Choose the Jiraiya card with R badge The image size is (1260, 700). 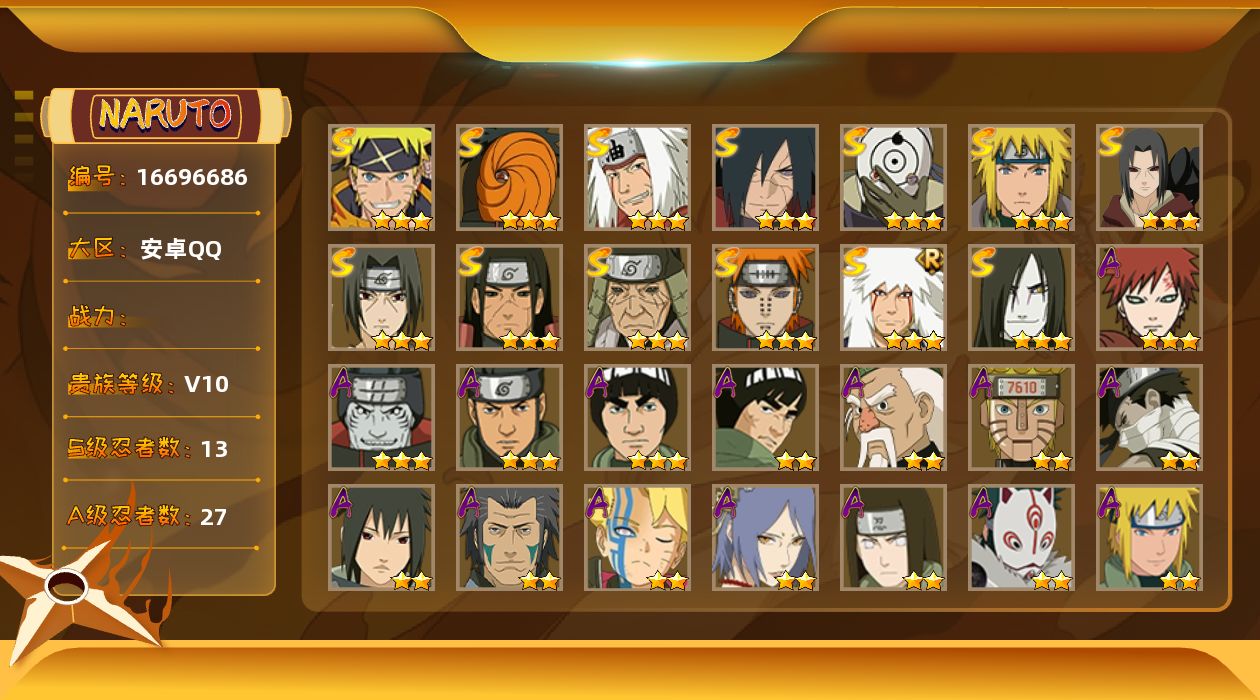pos(893,297)
